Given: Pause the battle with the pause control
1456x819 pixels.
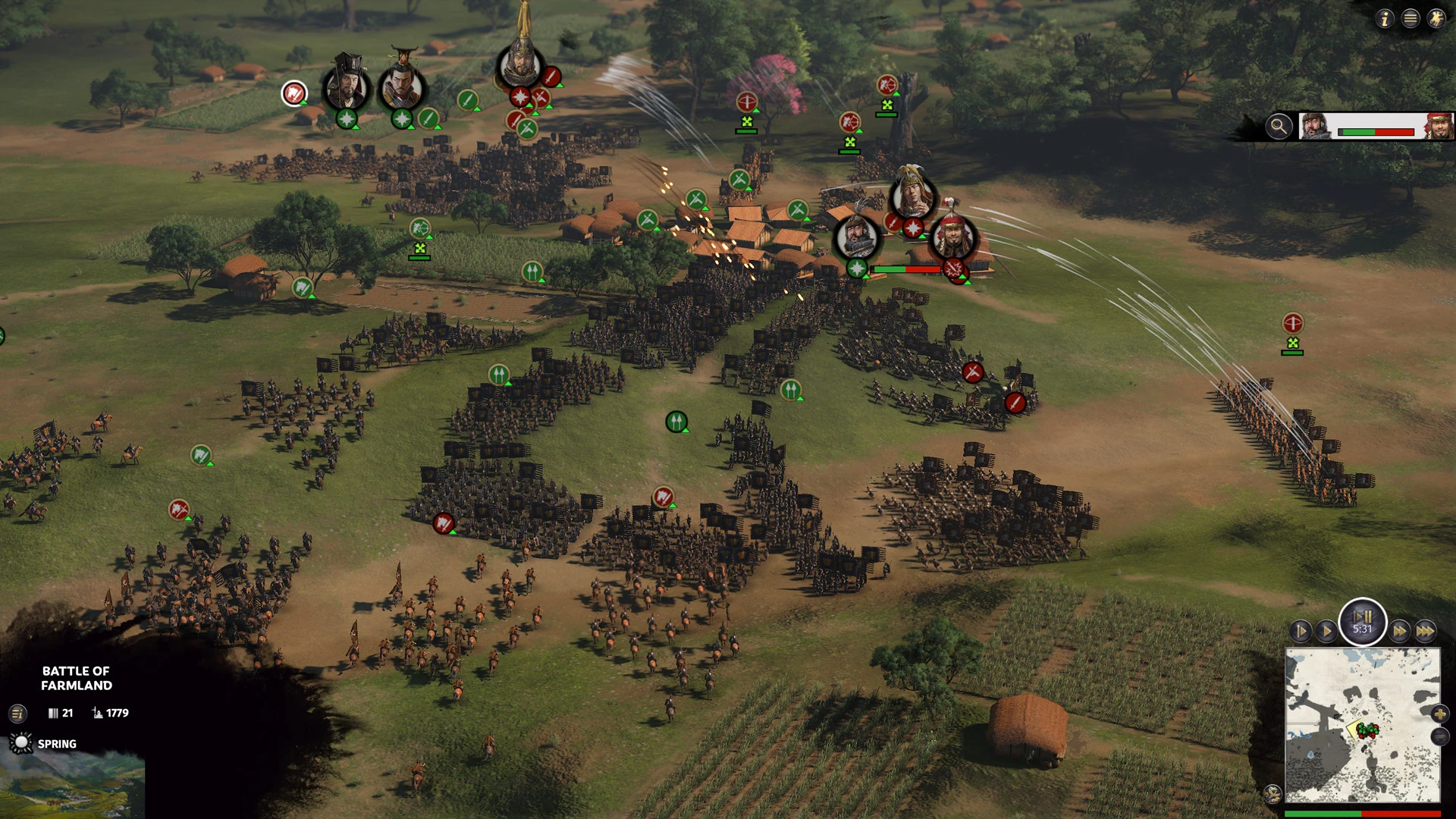Looking at the screenshot, I should (x=1361, y=622).
